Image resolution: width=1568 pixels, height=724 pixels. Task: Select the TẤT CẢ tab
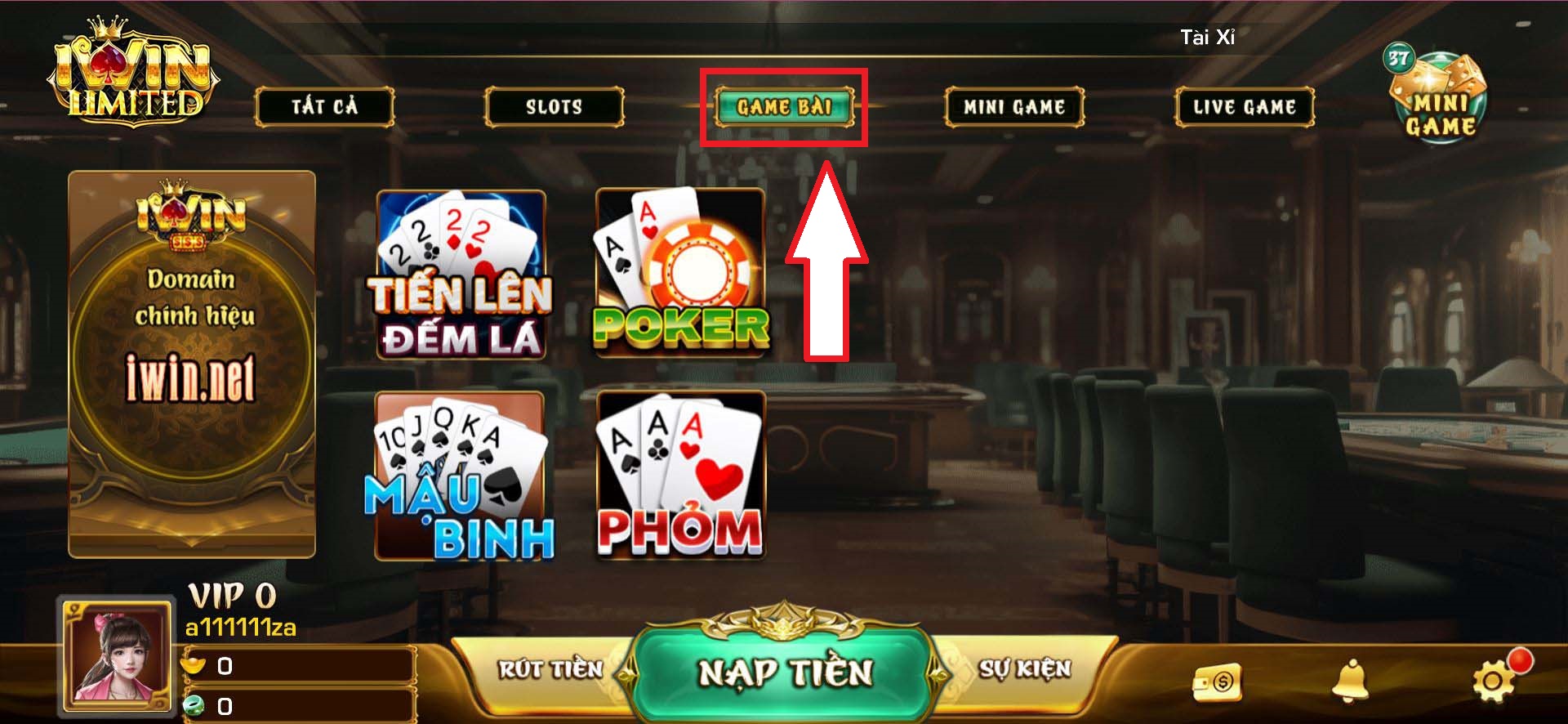[326, 105]
